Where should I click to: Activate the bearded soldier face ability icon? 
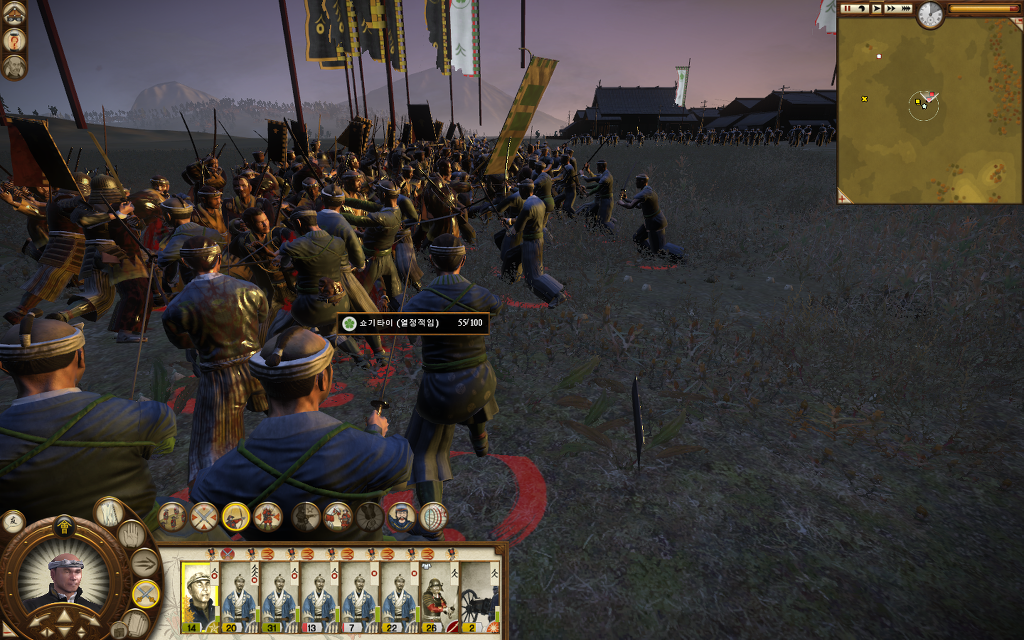(x=400, y=517)
